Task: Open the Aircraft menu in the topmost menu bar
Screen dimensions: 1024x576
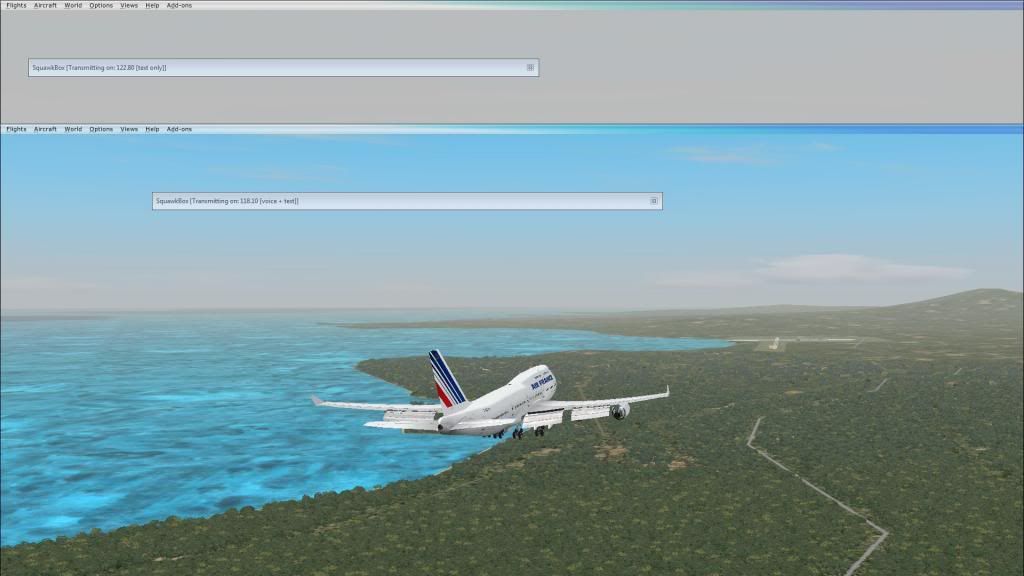Action: pos(45,5)
